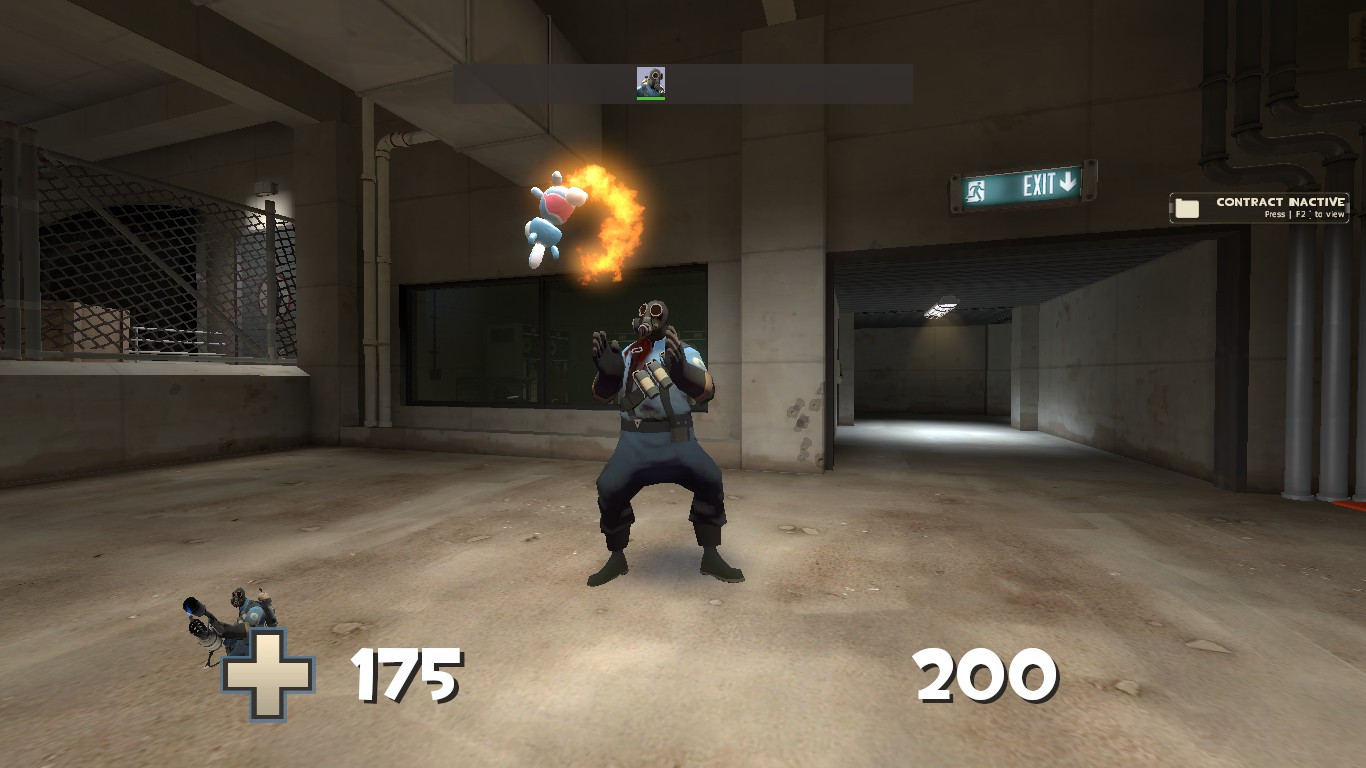This screenshot has height=768, width=1366.
Task: Click the contract folder icon
Action: click(1186, 206)
